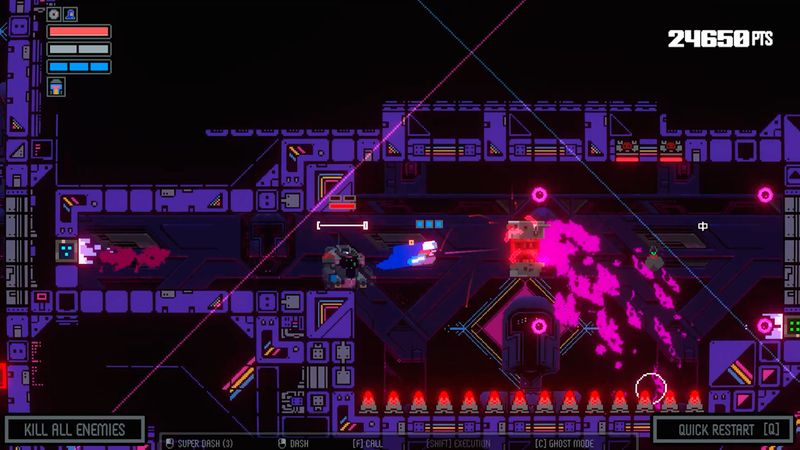Click the octagonal gear icon in HUD
Screen dimensions: 800x450
click(x=53, y=15)
